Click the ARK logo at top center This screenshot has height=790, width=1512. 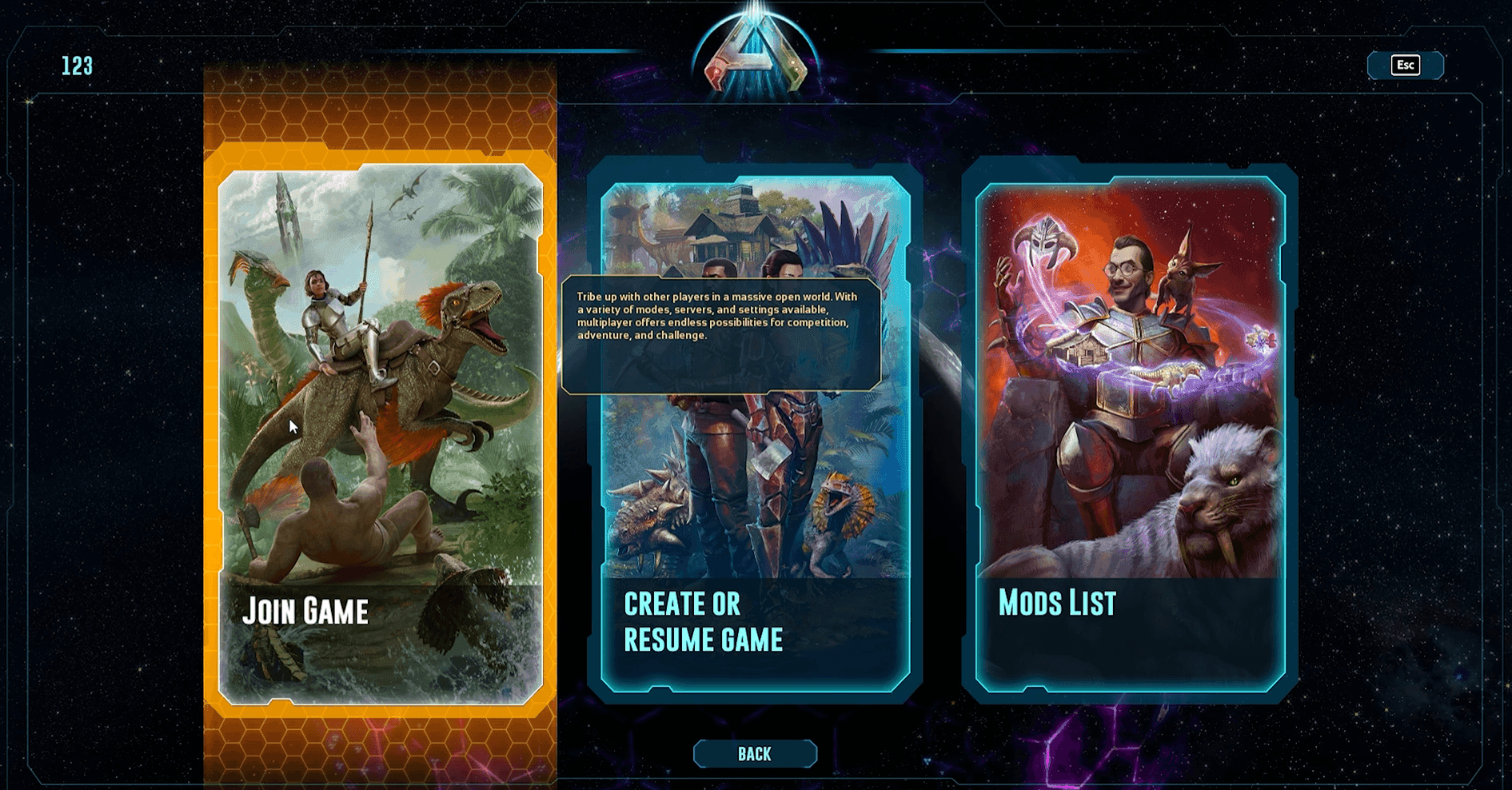tap(754, 52)
